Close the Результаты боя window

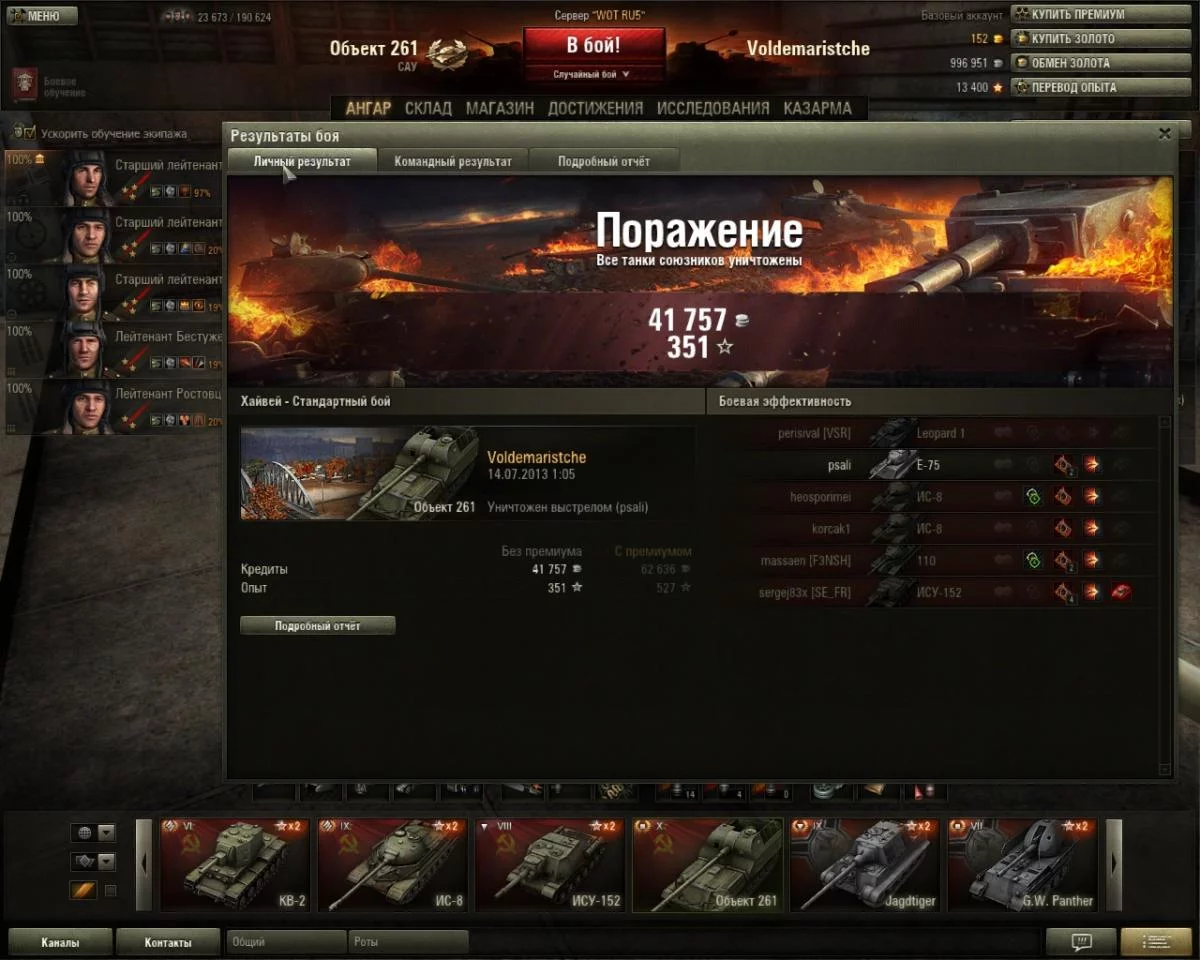(x=1164, y=134)
